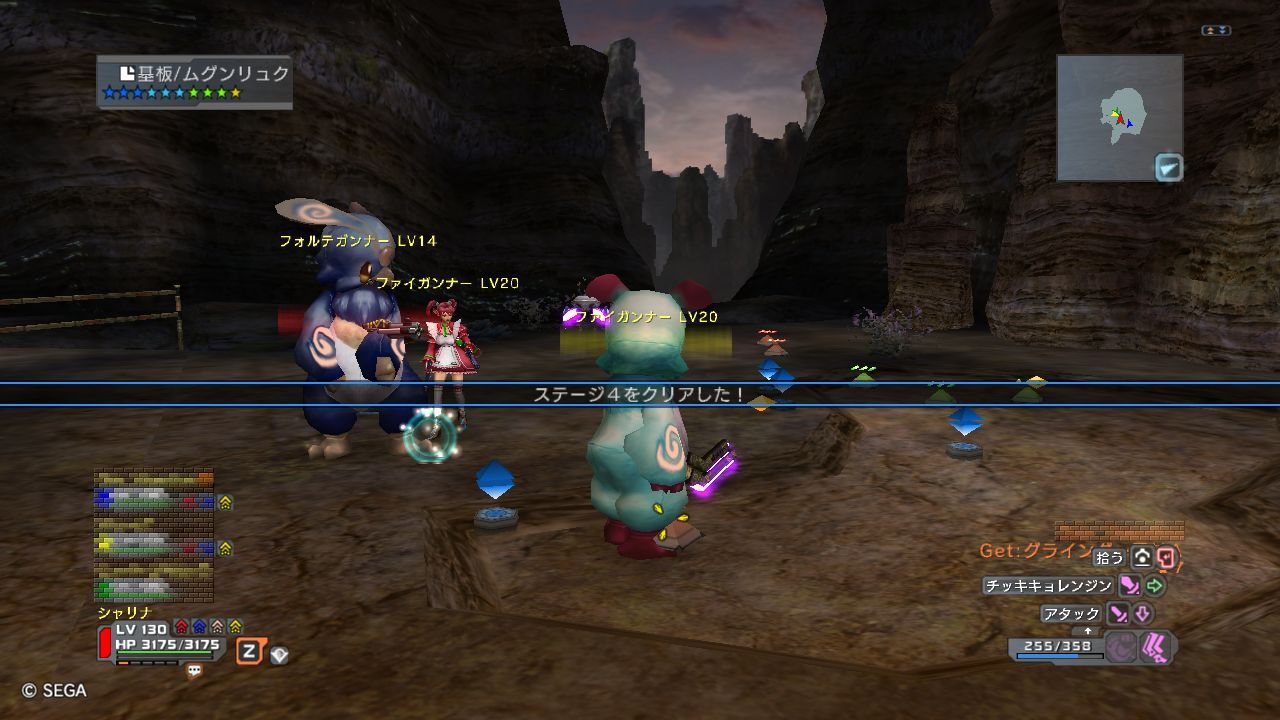1280x720 pixels.
Task: Select the 拾う pickup action label
Action: [1109, 558]
